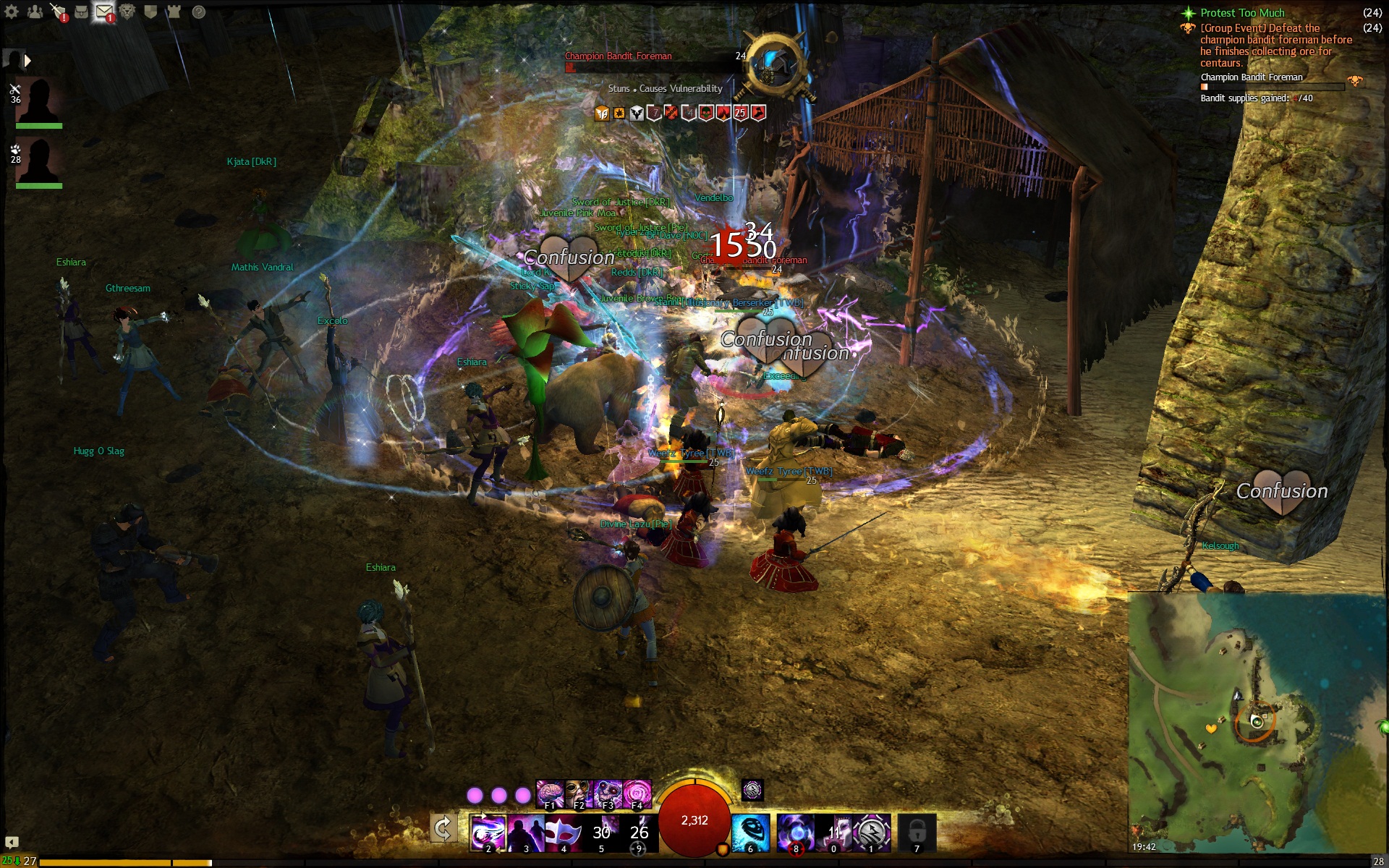Open the contacts and party panel

point(35,12)
